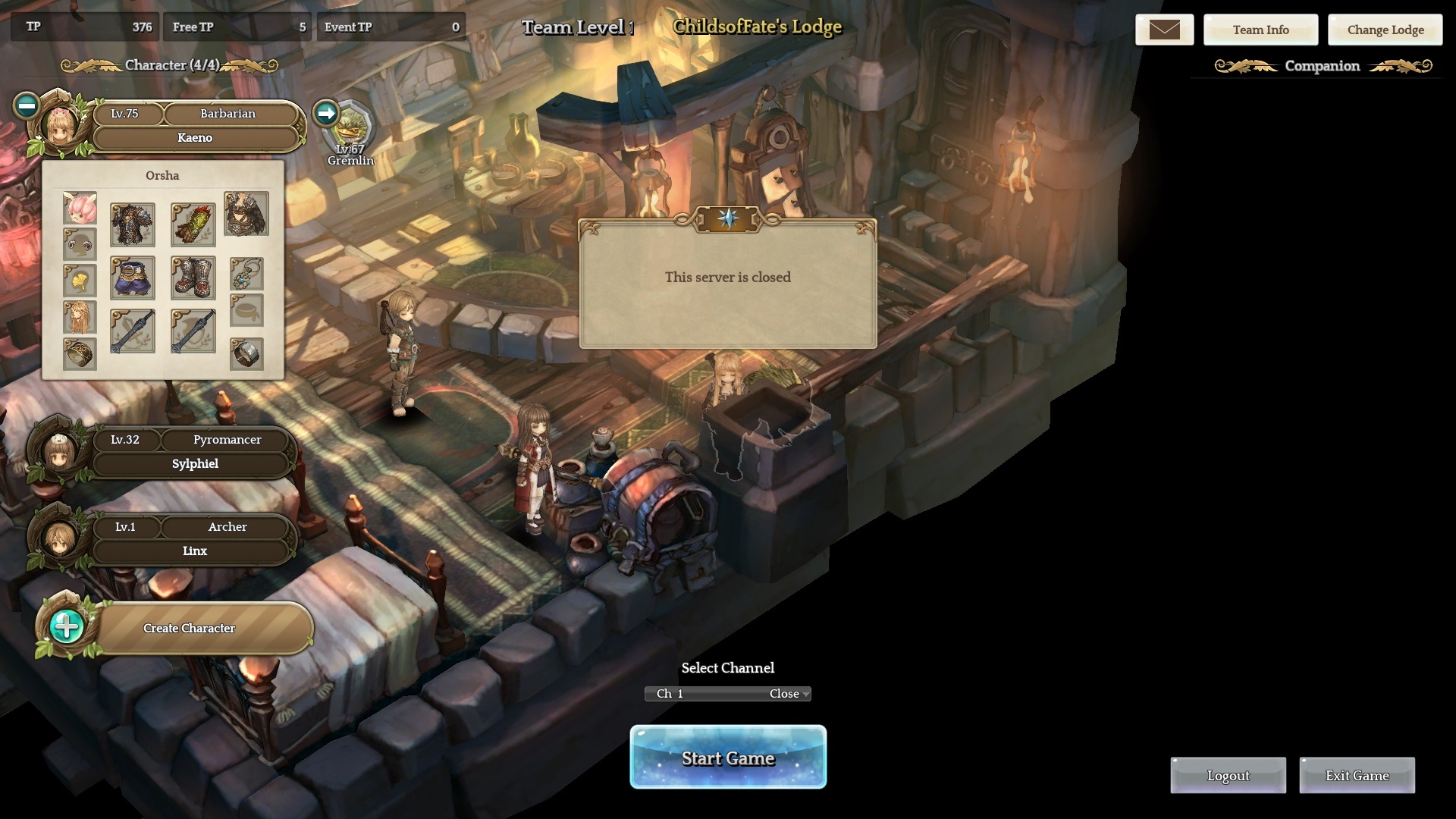Screen dimensions: 1456x819
Task: Log out of the account
Action: (1228, 776)
